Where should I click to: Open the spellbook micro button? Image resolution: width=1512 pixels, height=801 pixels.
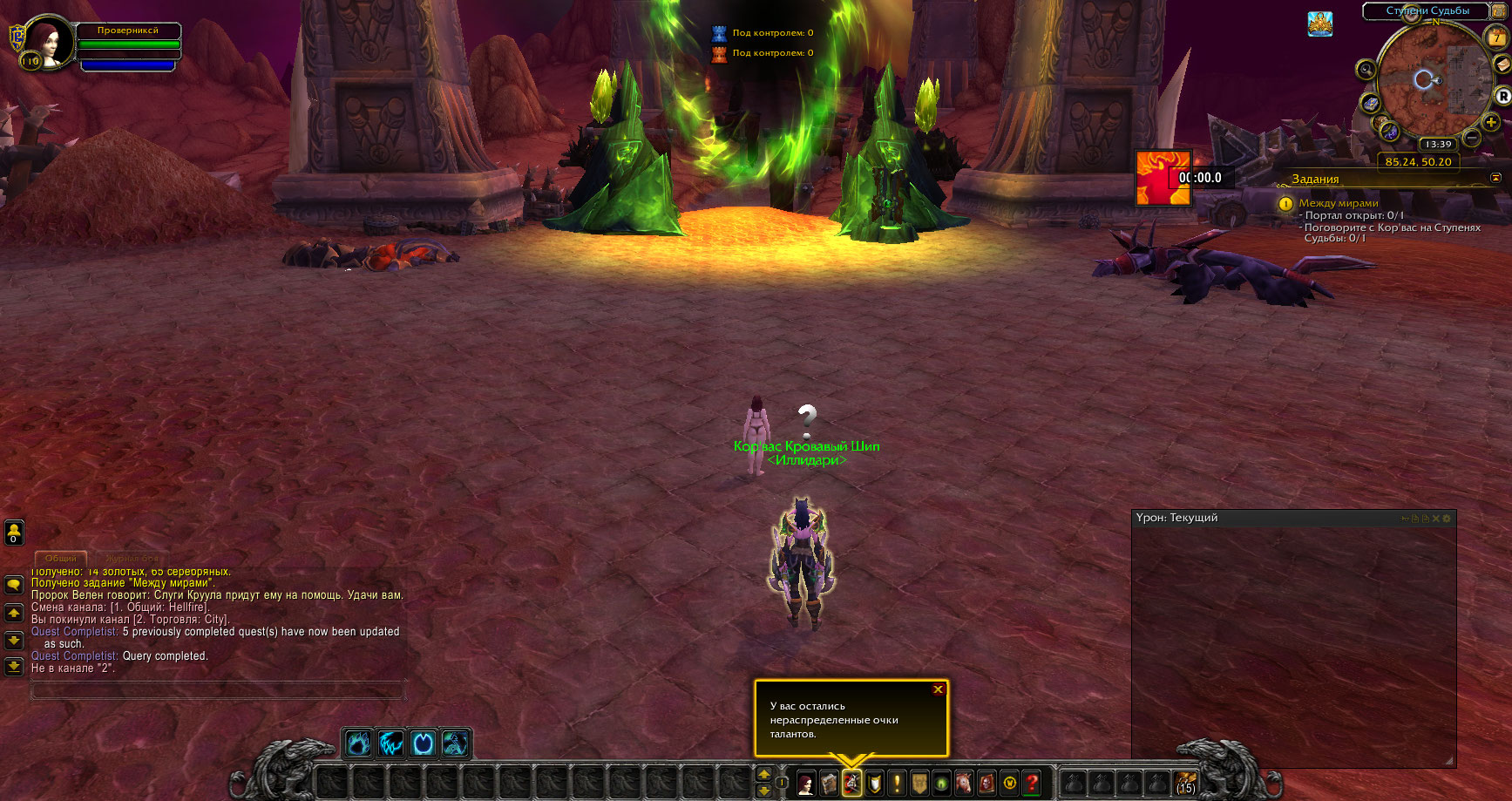[829, 783]
